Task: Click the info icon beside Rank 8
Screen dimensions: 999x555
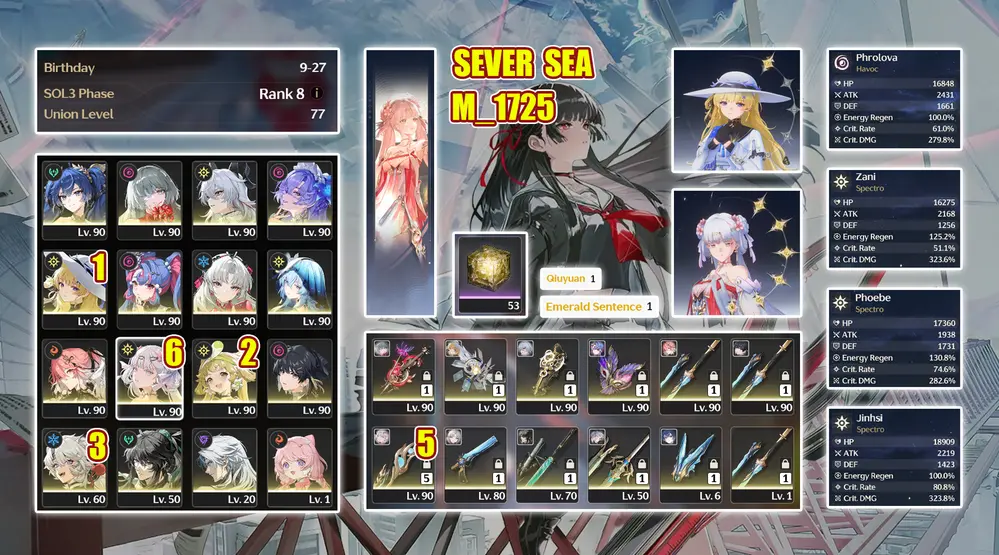Action: (317, 94)
